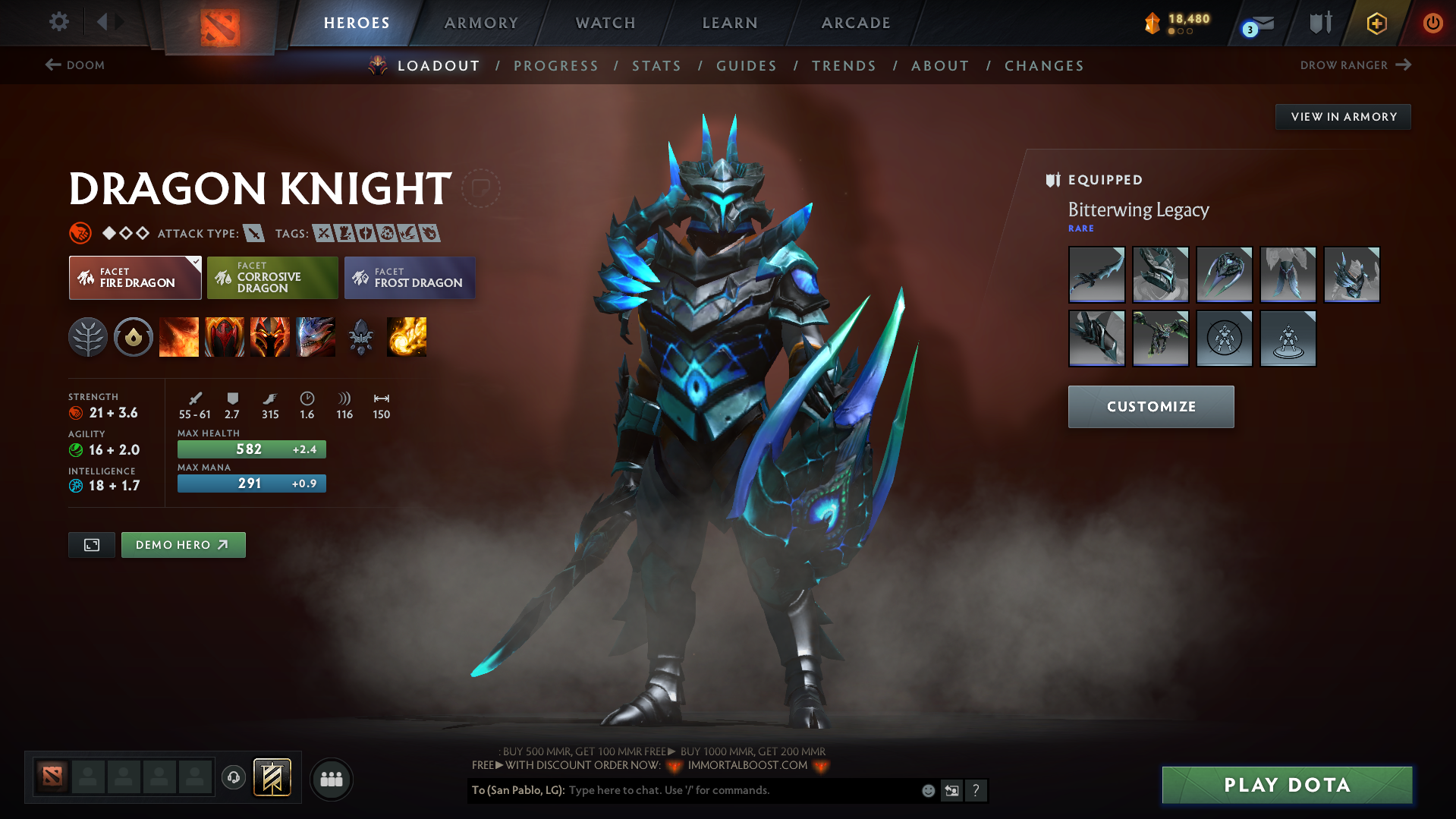Click the MAX HEALTH bar

(x=251, y=449)
